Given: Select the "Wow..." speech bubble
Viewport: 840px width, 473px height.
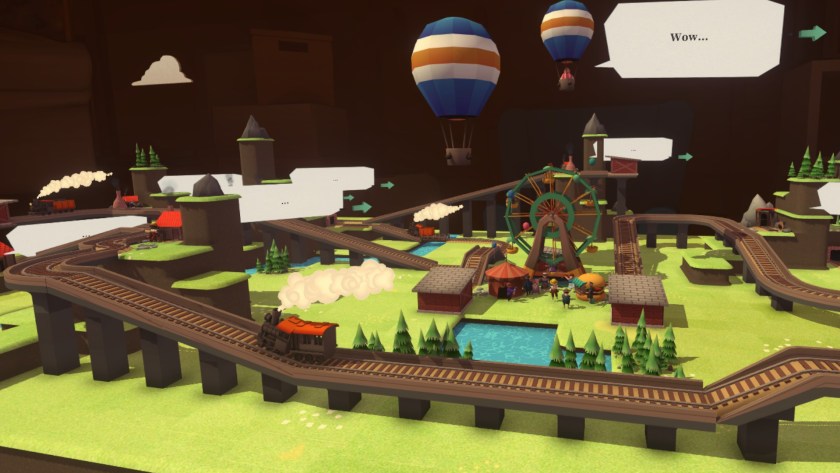Looking at the screenshot, I should pyautogui.click(x=690, y=38).
